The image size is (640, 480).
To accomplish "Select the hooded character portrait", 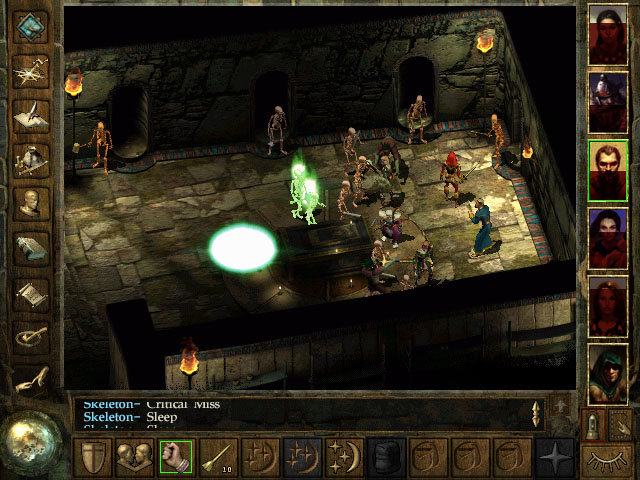I will click(x=608, y=371).
